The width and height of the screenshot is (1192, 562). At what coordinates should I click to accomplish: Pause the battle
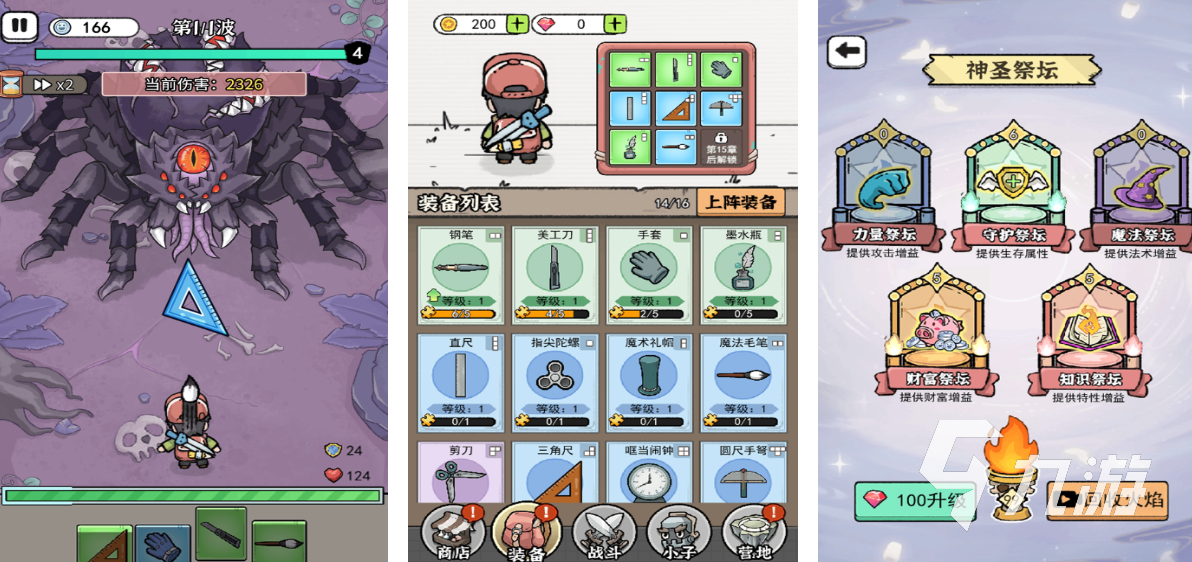tap(18, 27)
